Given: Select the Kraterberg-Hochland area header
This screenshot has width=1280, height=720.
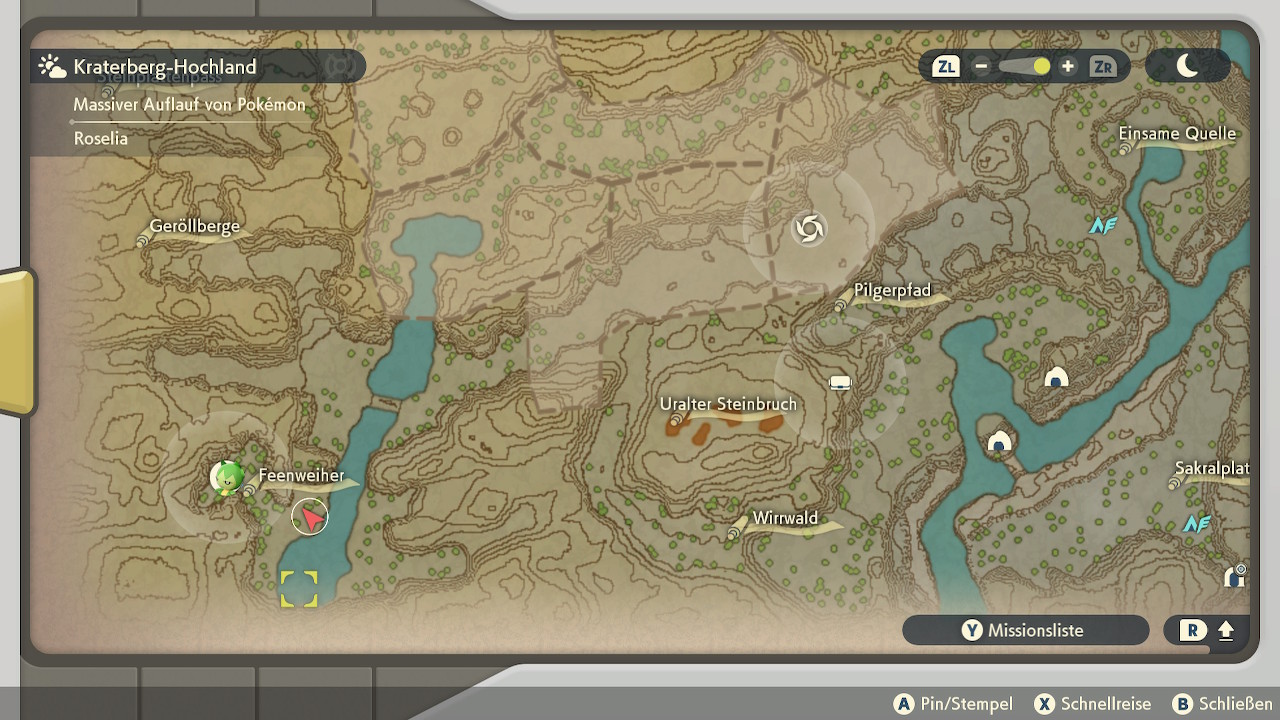Looking at the screenshot, I should (x=165, y=67).
